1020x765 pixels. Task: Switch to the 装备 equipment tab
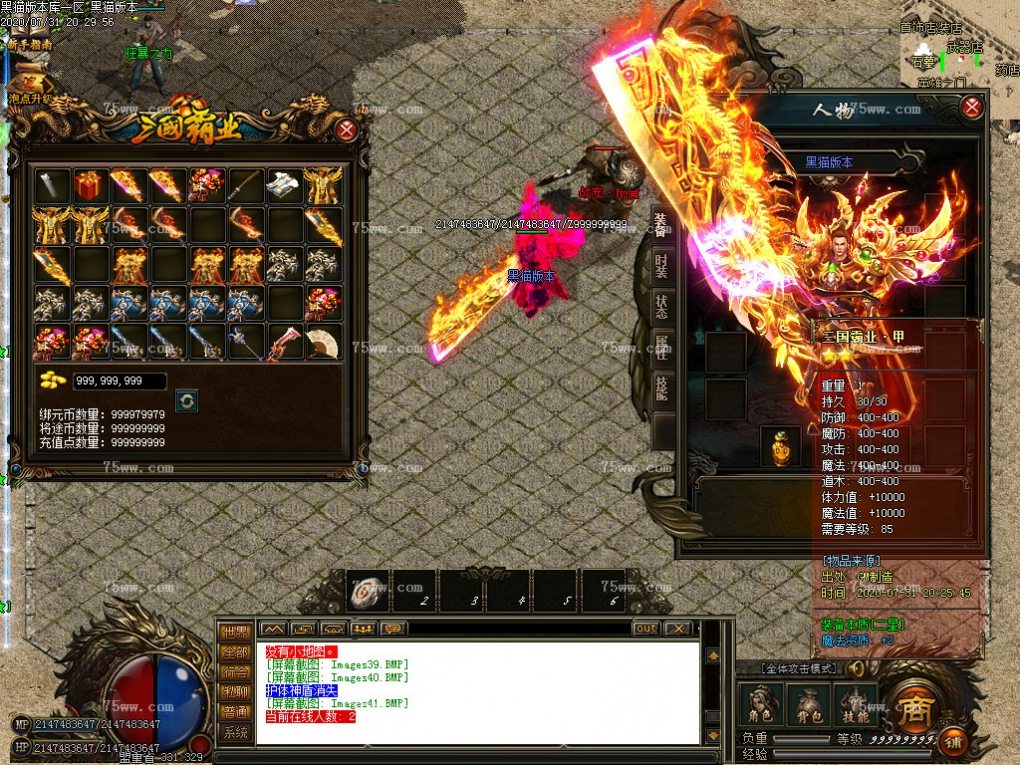(662, 224)
